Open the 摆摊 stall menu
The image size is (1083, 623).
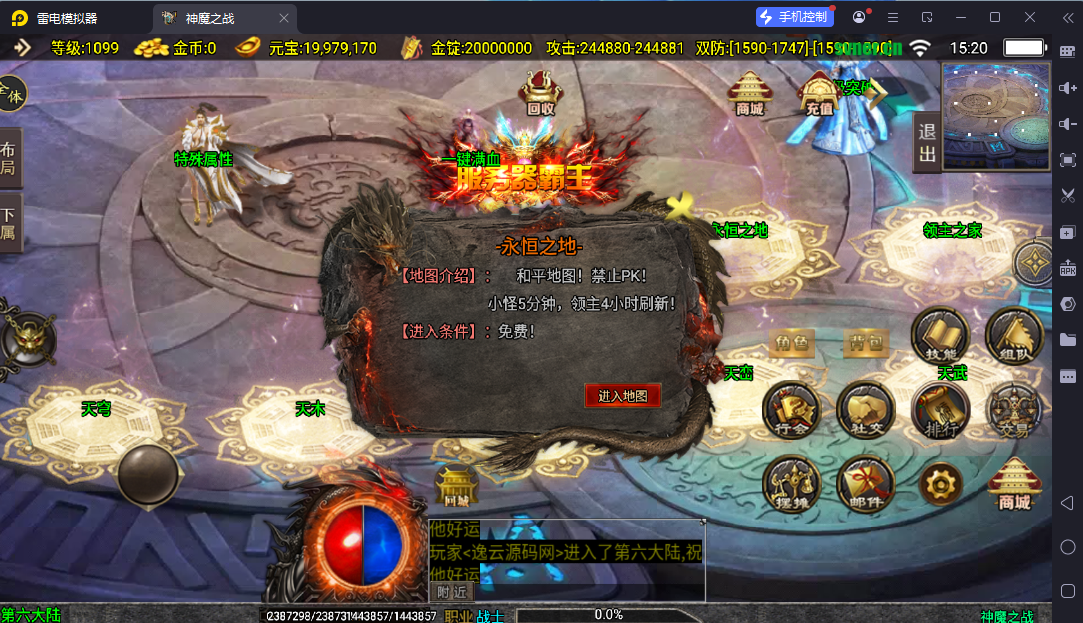coord(792,485)
